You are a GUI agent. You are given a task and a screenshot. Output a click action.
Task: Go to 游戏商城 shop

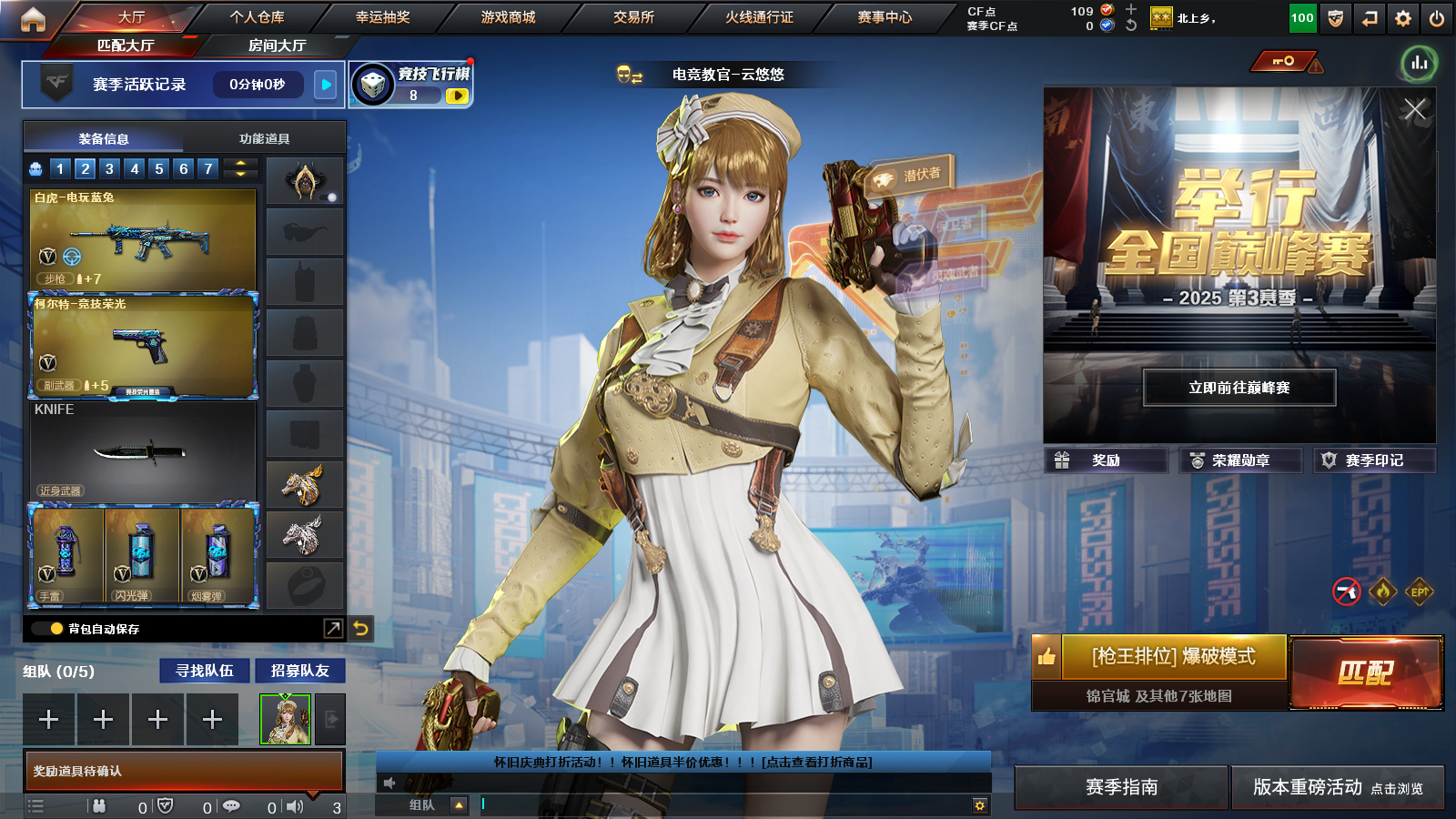(x=508, y=17)
